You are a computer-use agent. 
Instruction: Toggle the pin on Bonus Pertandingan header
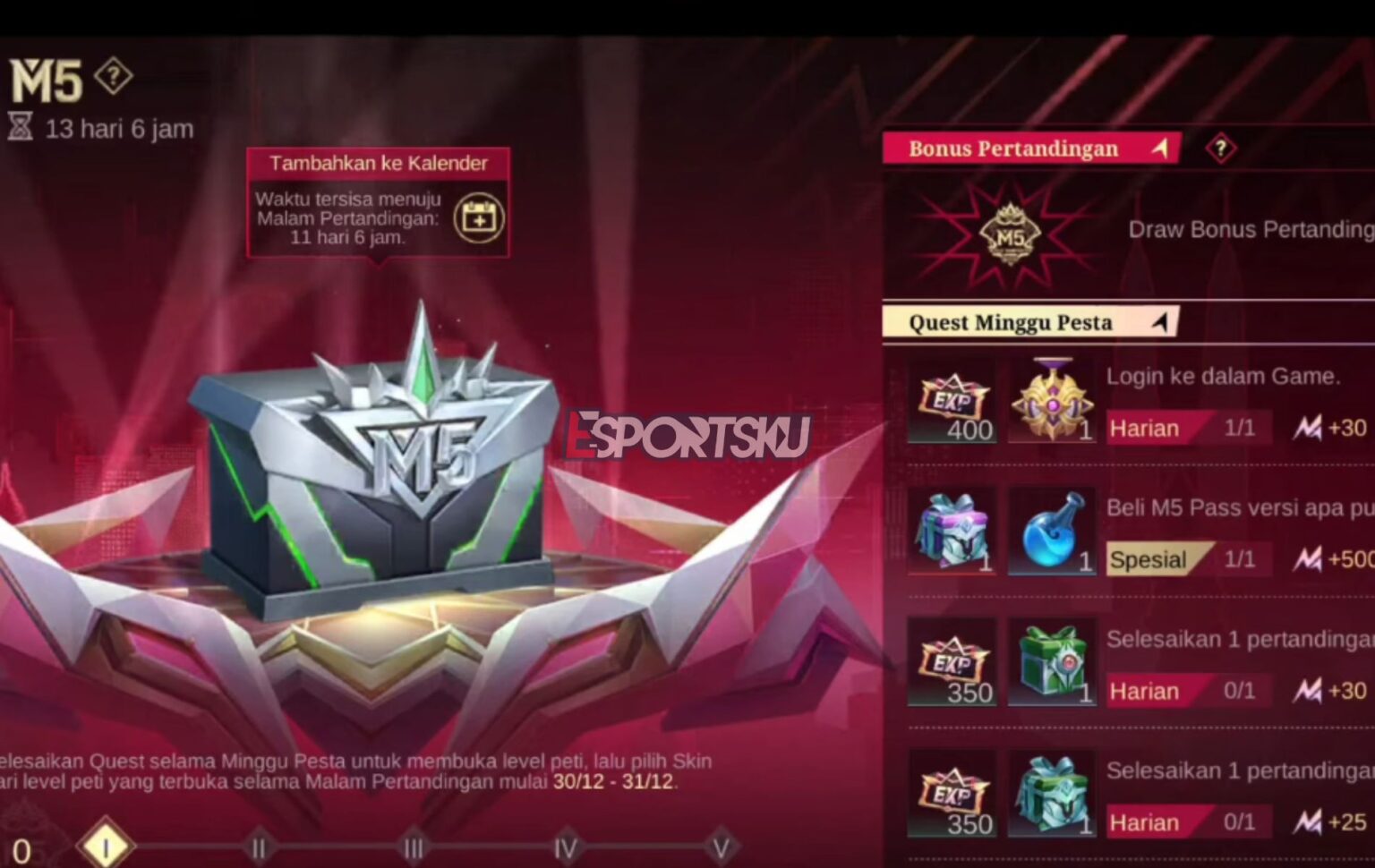pos(1161,147)
